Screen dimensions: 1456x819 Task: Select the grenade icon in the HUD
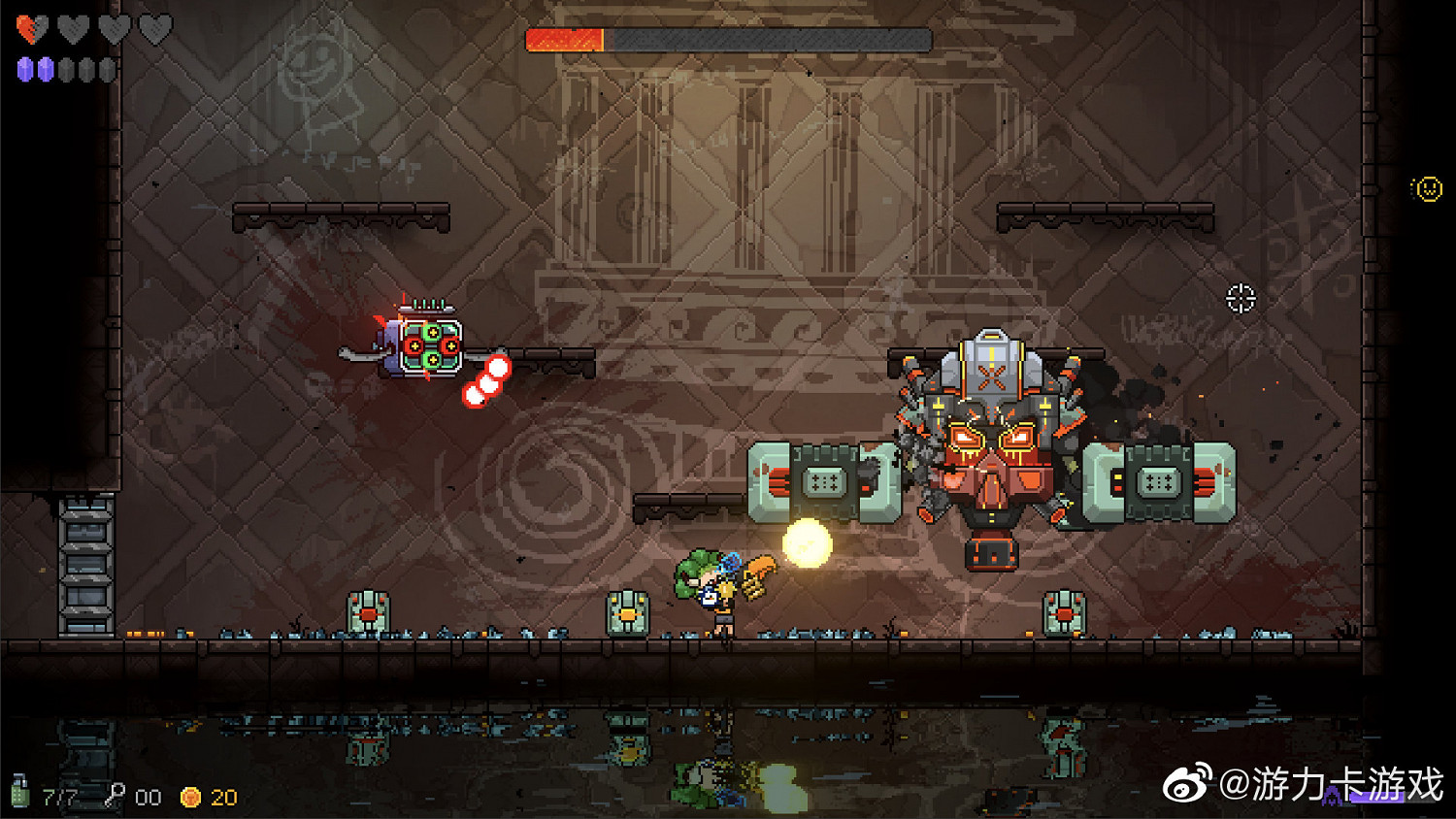pyautogui.click(x=19, y=791)
